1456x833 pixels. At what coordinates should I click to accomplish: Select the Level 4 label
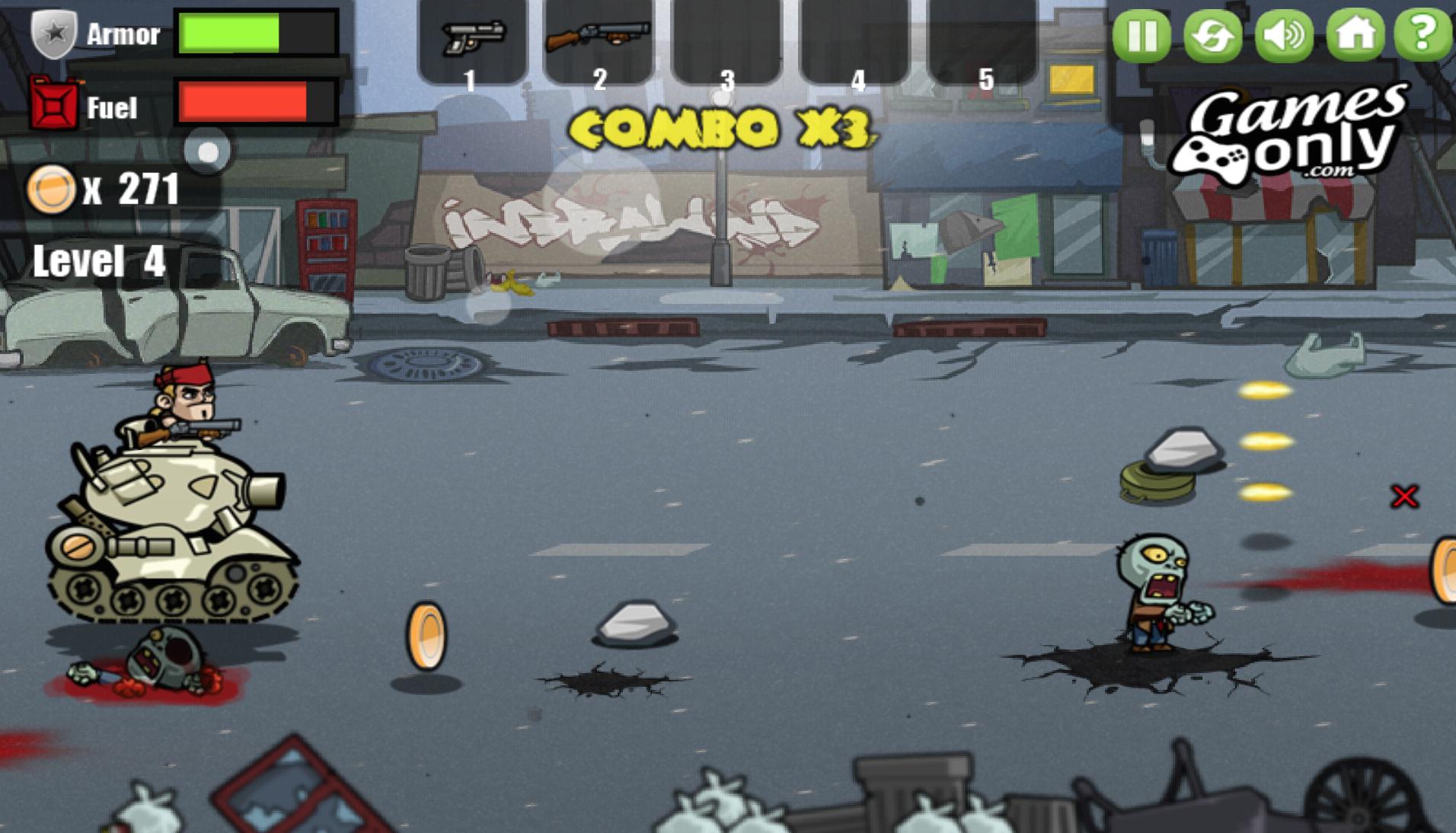[x=99, y=263]
